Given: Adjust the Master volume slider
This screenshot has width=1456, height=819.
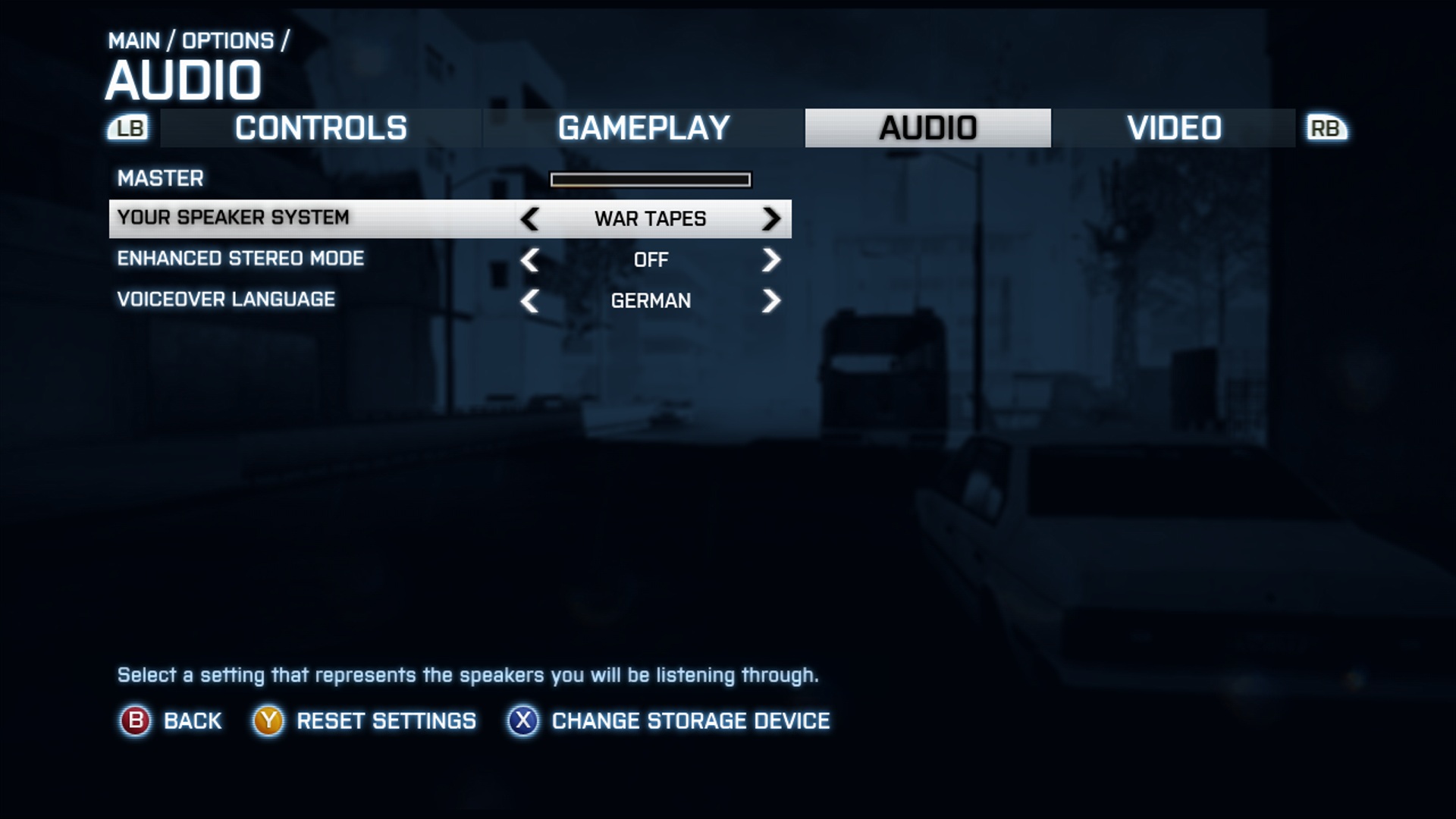Looking at the screenshot, I should click(651, 180).
